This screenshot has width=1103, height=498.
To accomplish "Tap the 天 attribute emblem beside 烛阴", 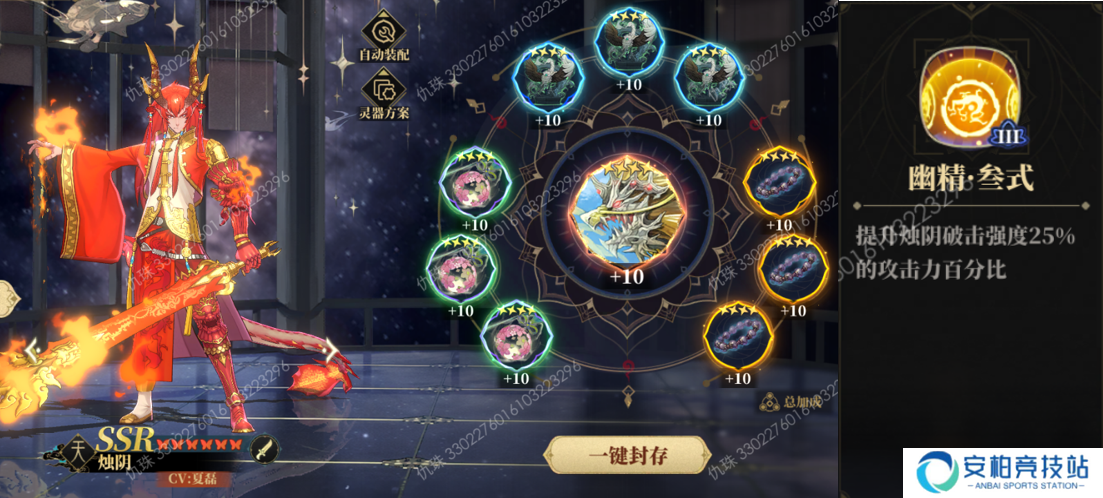I will (79, 450).
